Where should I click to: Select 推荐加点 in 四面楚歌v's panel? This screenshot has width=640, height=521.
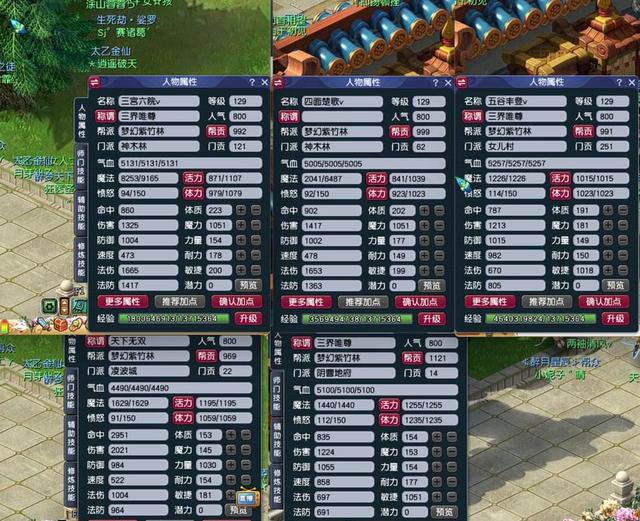pos(362,301)
